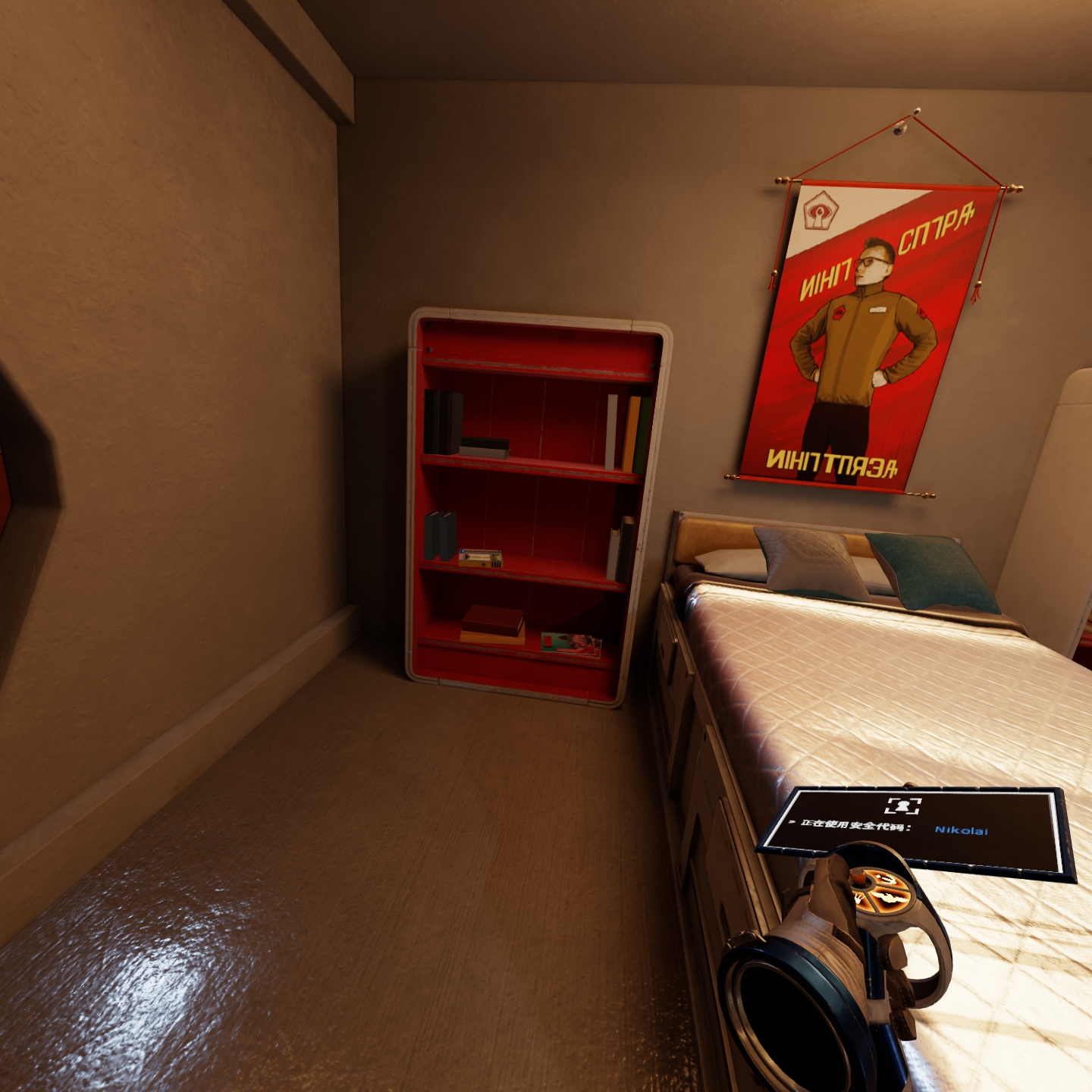Click the security code text line on the panel
This screenshot has width=1092, height=1092.
point(855,826)
